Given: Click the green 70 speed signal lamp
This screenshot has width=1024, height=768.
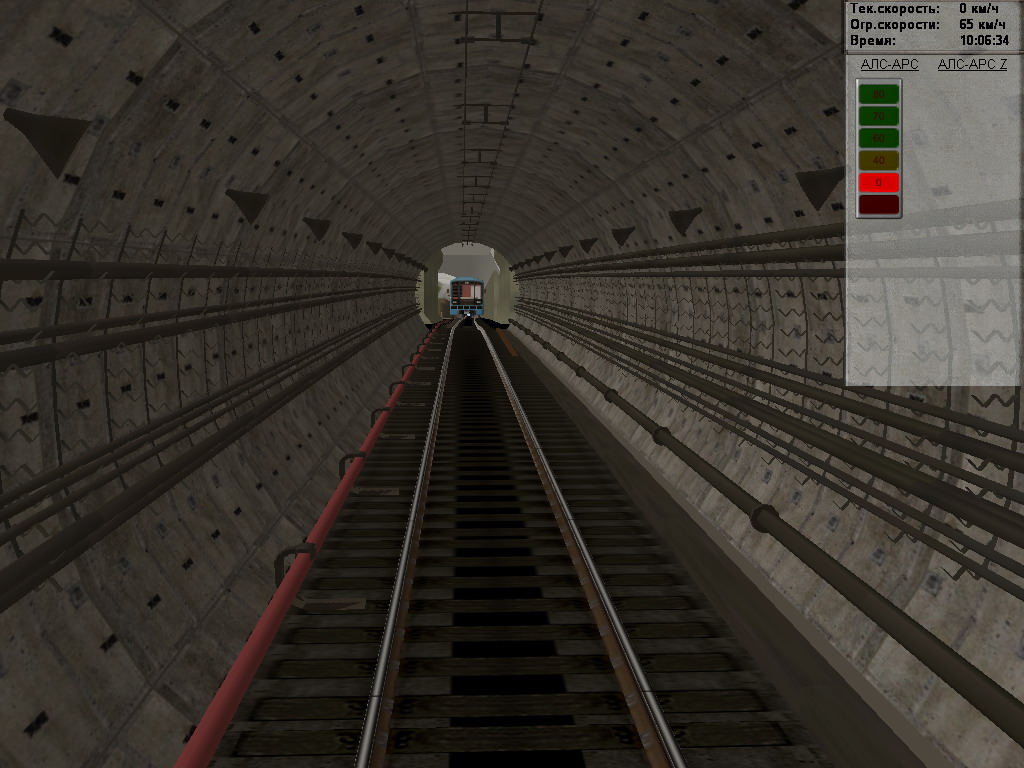Looking at the screenshot, I should 878,116.
